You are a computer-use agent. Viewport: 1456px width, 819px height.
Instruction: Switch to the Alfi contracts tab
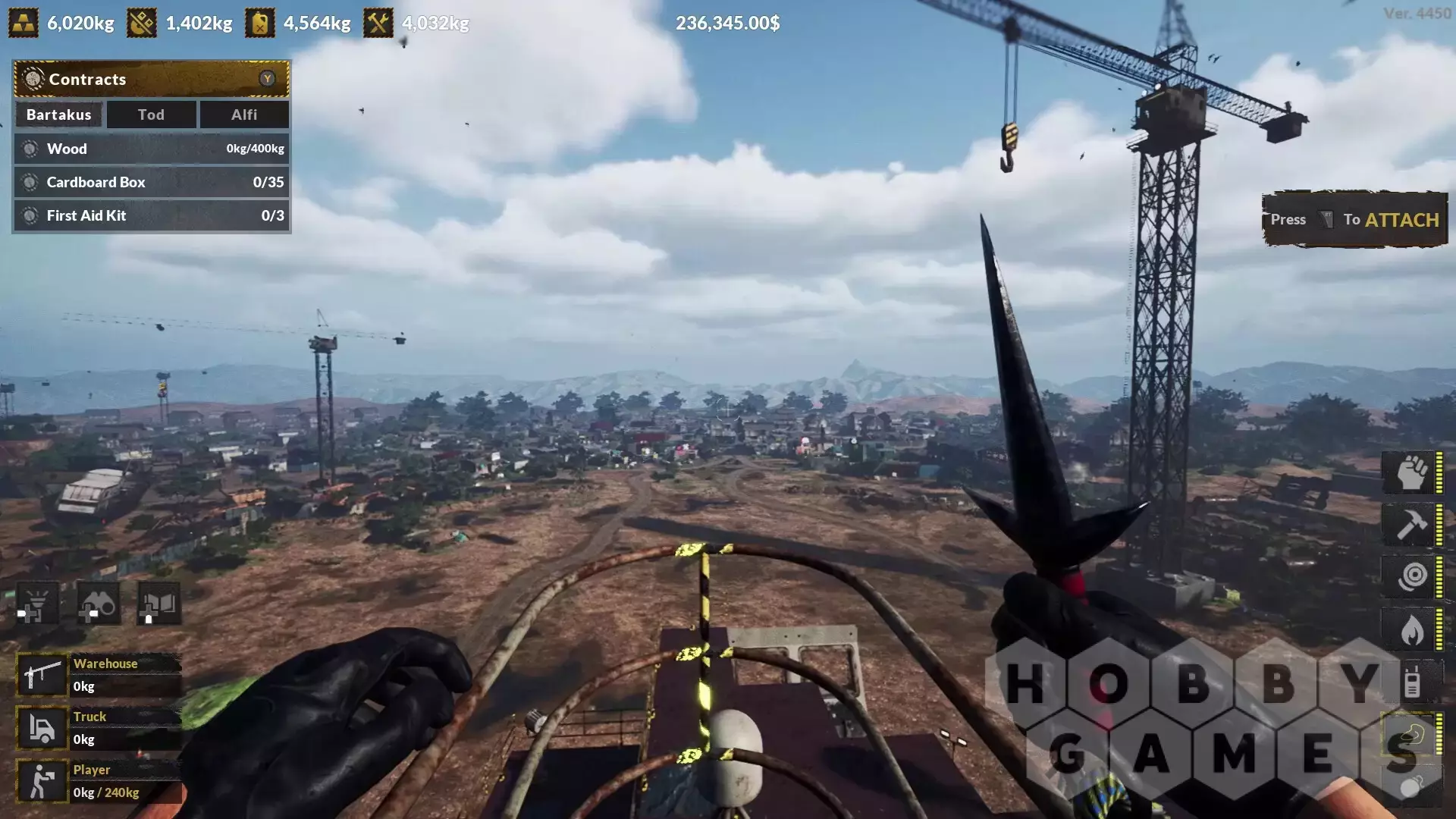click(243, 115)
